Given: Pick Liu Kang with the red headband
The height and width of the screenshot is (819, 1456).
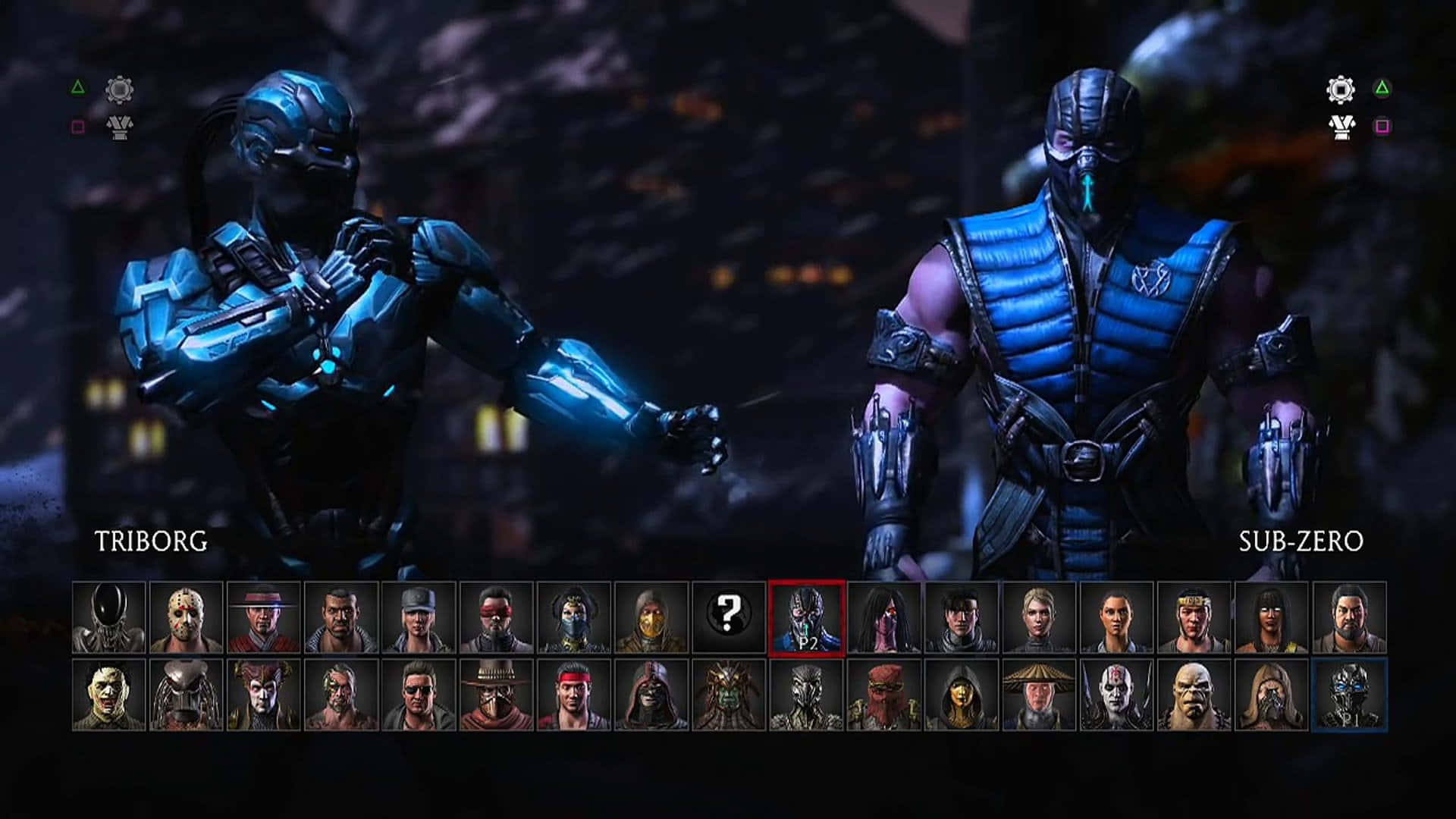Looking at the screenshot, I should click(x=574, y=695).
